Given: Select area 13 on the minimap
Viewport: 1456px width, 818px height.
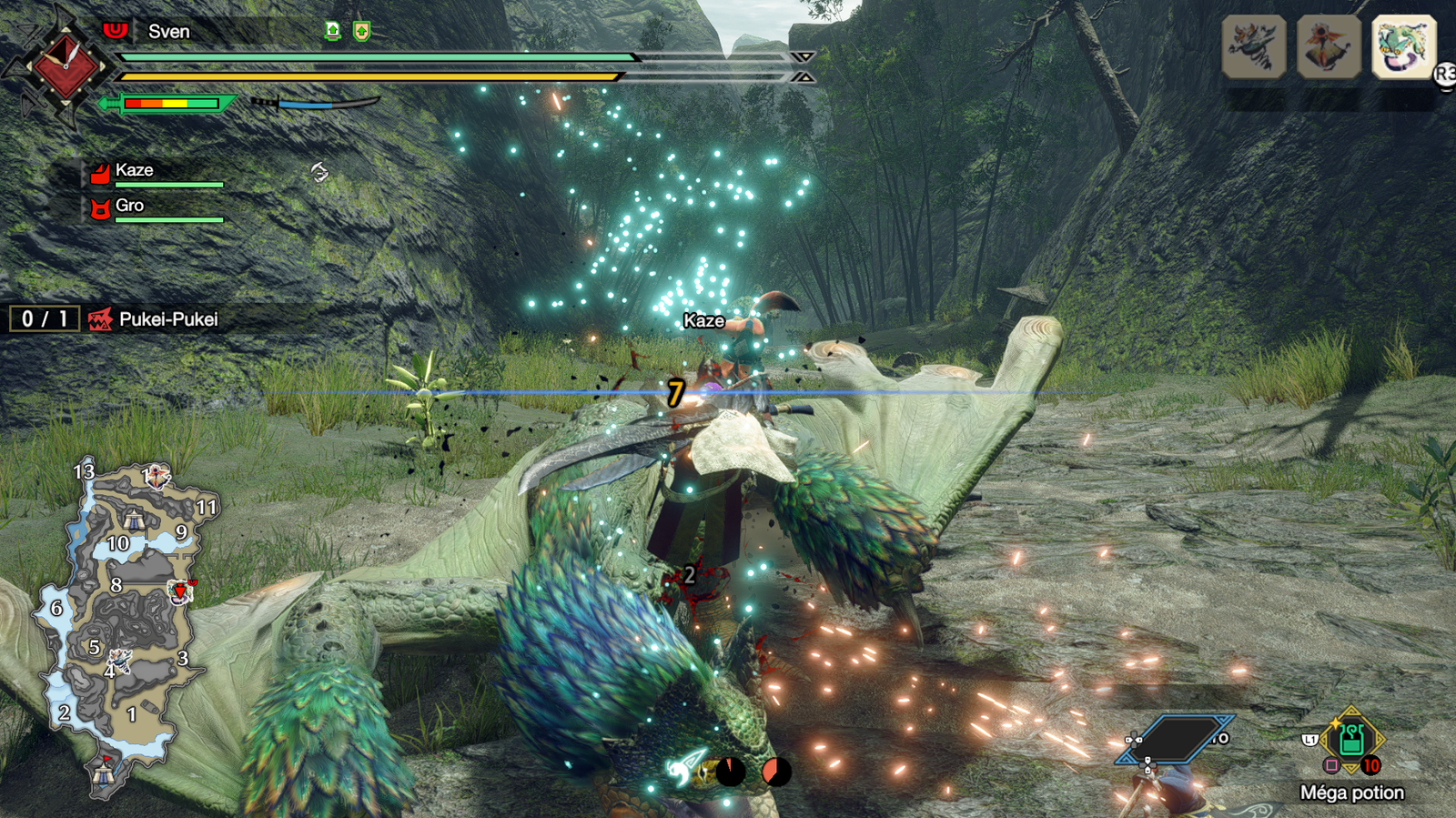Looking at the screenshot, I should tap(84, 471).
